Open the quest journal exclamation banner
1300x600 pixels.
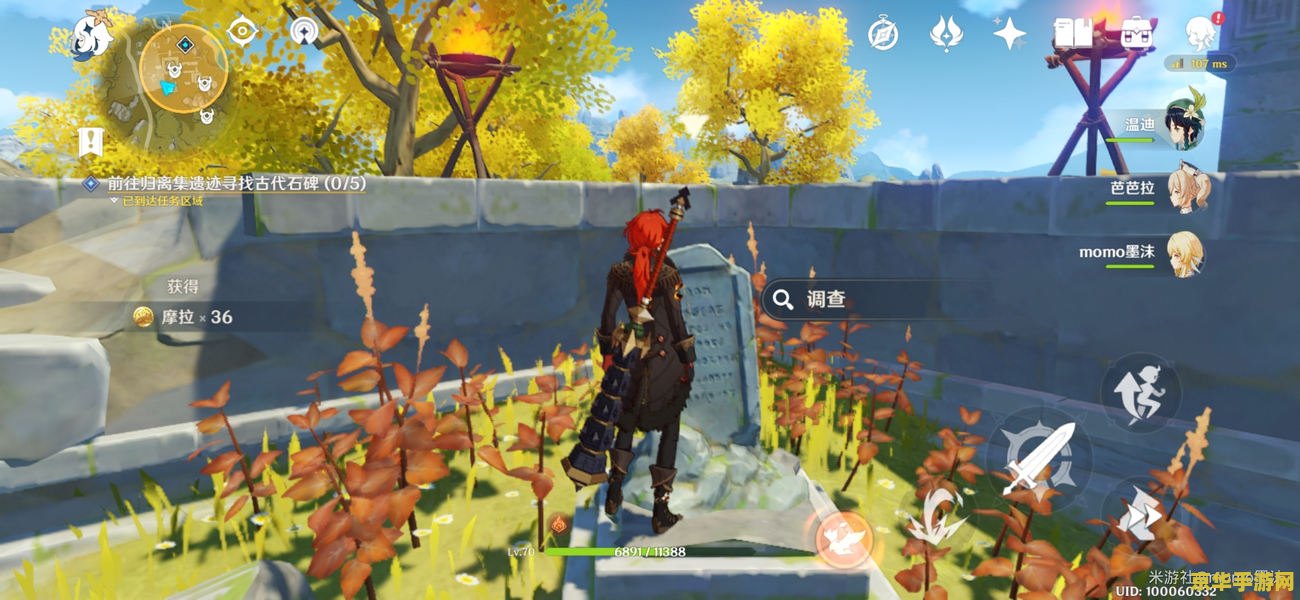[x=92, y=143]
